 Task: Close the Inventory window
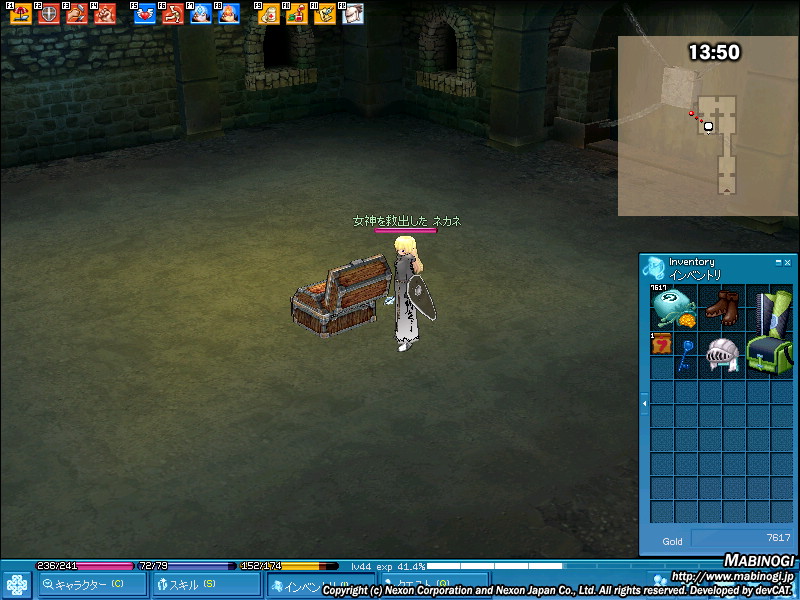(x=787, y=262)
